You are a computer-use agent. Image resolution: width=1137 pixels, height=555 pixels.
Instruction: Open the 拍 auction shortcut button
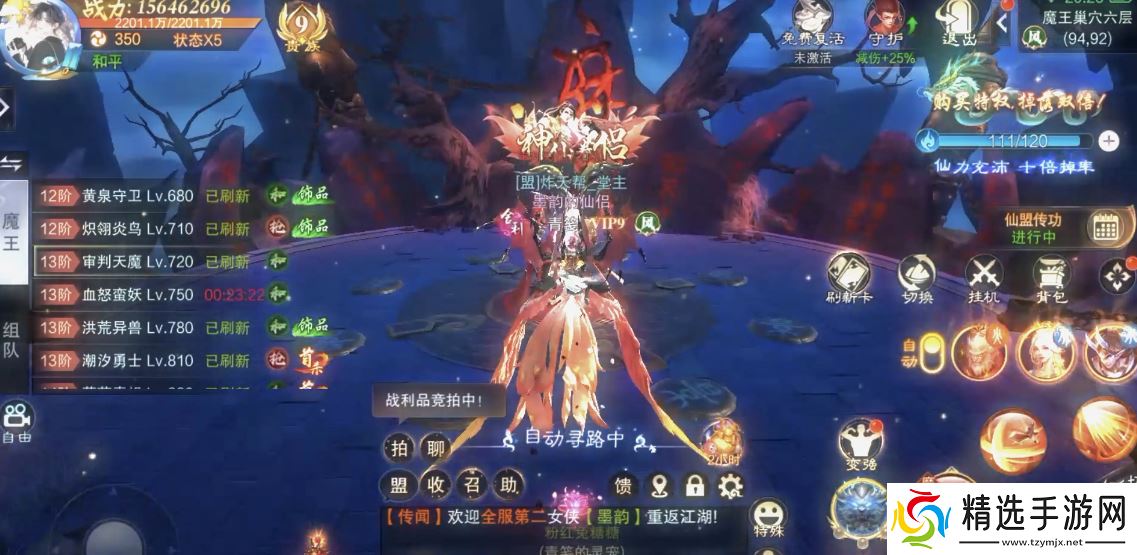[x=399, y=447]
